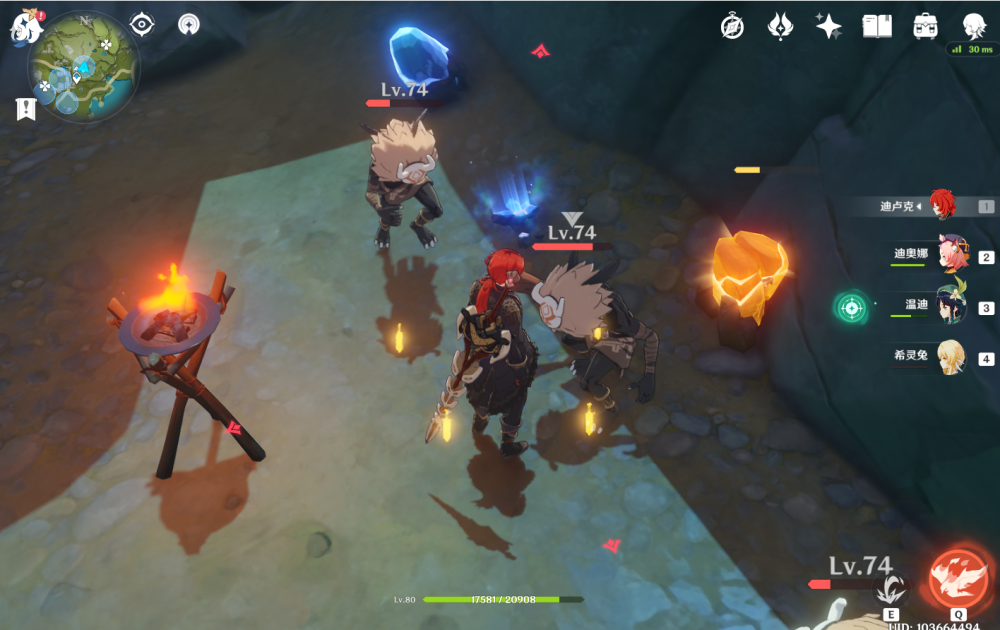
Task: Trigger the Elemental Skill icon above E
Action: click(890, 589)
